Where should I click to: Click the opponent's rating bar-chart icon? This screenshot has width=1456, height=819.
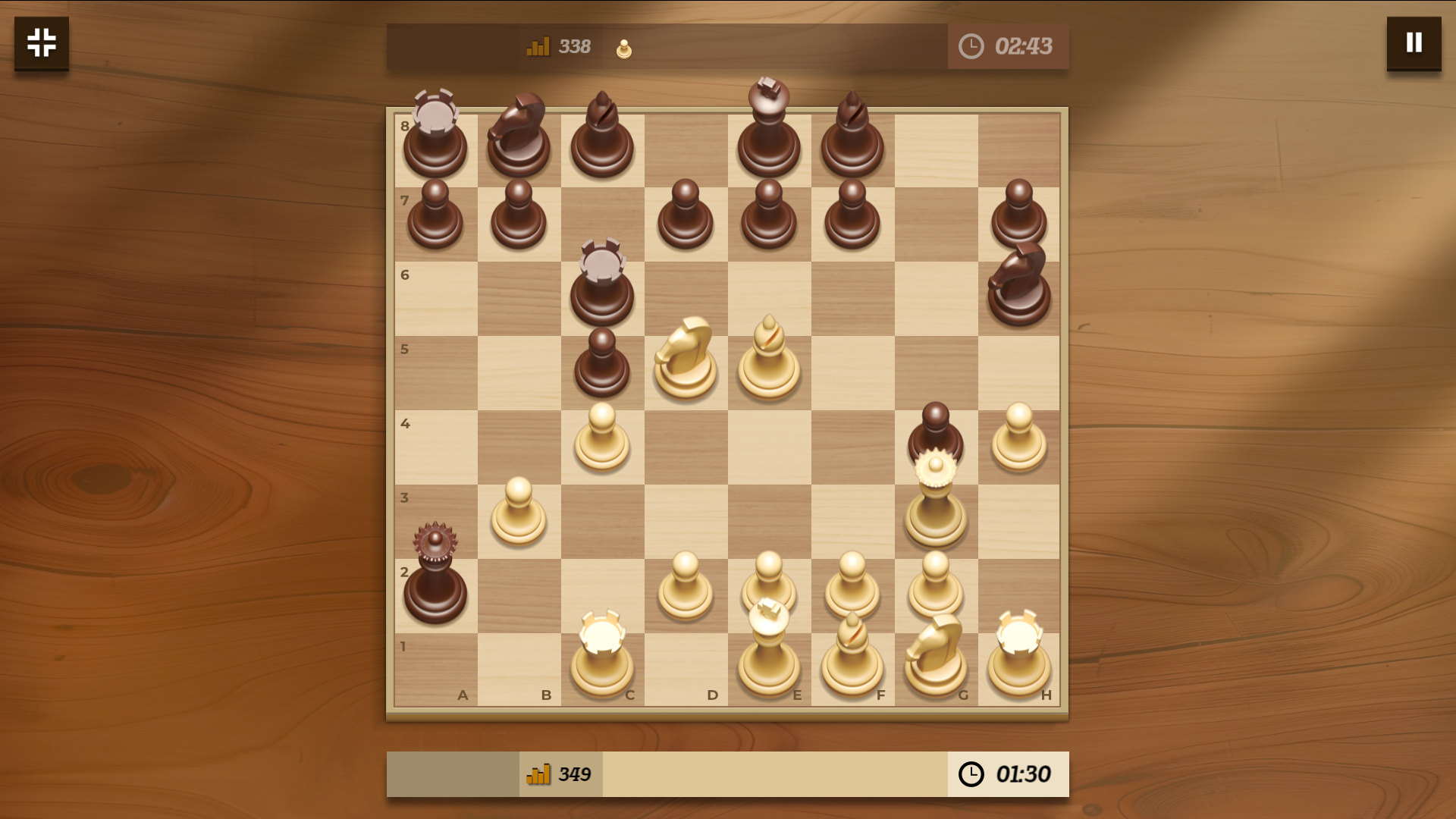click(x=537, y=46)
